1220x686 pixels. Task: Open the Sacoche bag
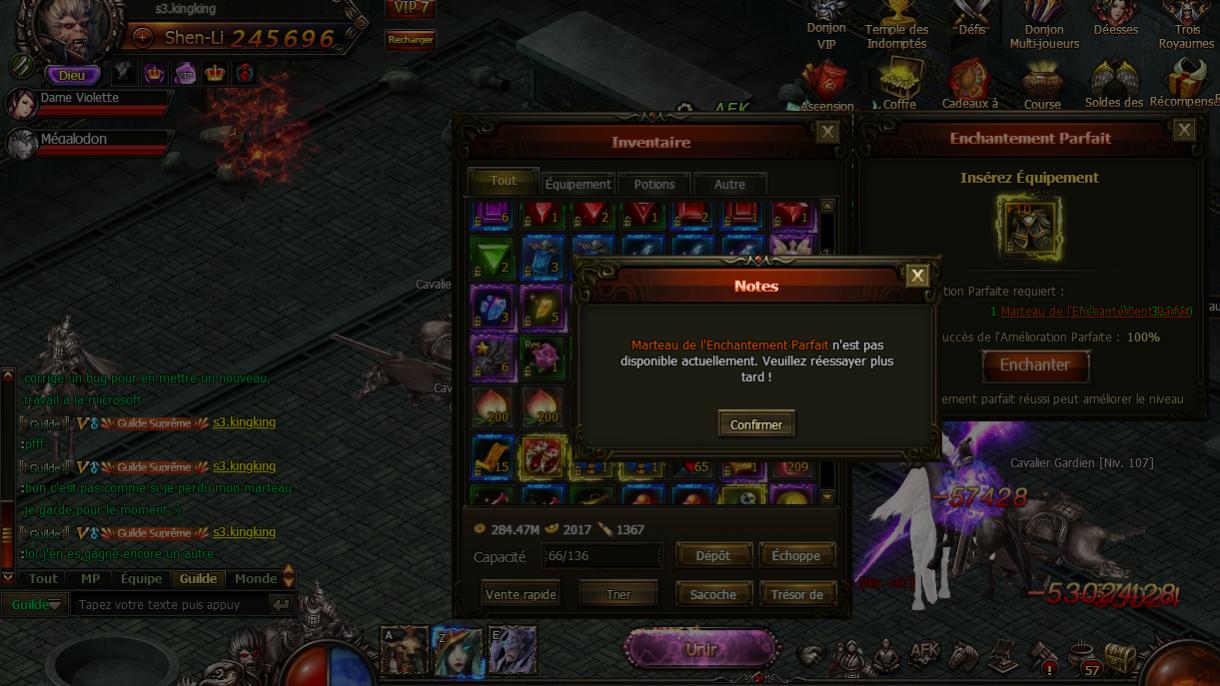tap(713, 594)
